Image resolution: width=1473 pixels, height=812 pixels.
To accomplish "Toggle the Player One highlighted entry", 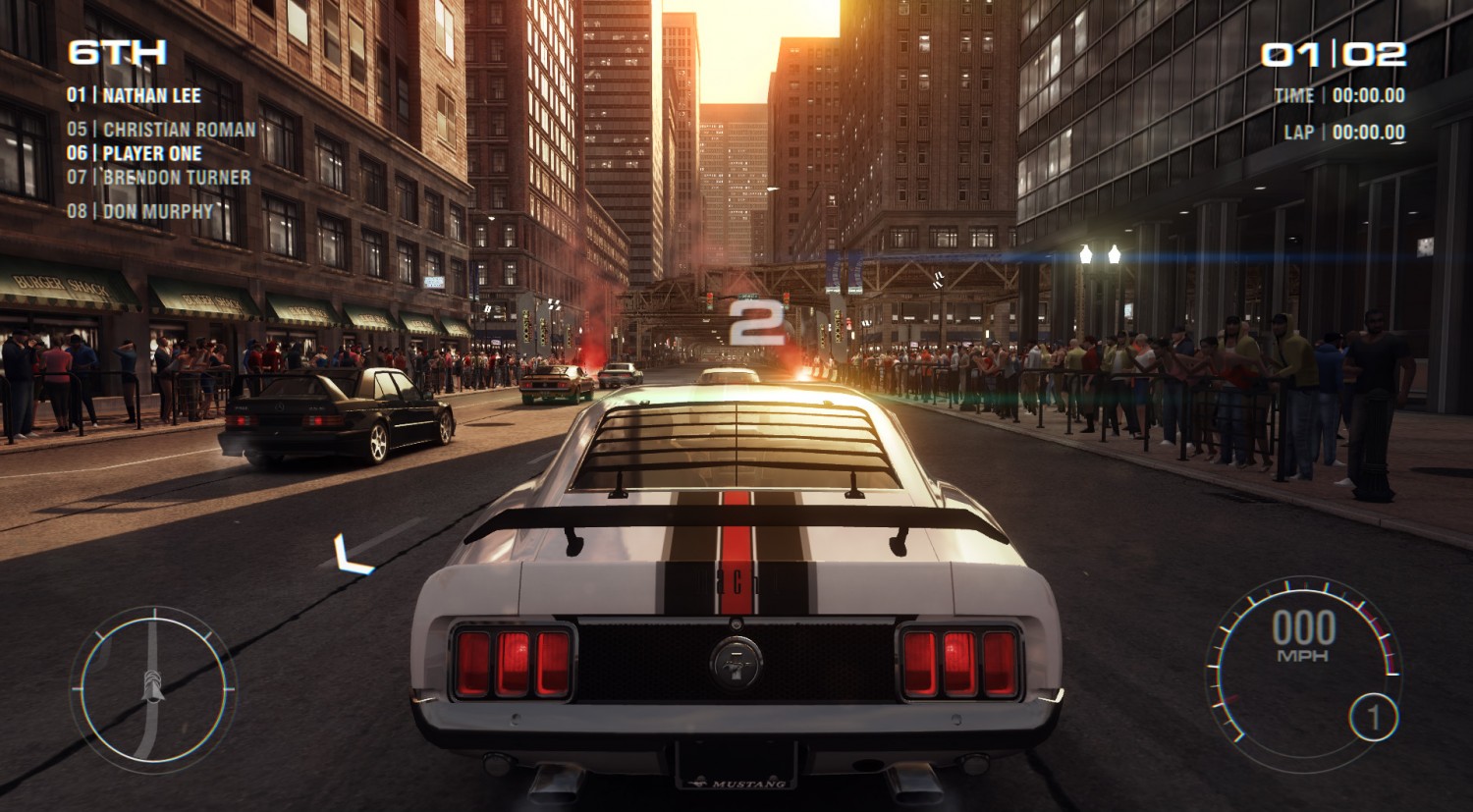I will [136, 153].
